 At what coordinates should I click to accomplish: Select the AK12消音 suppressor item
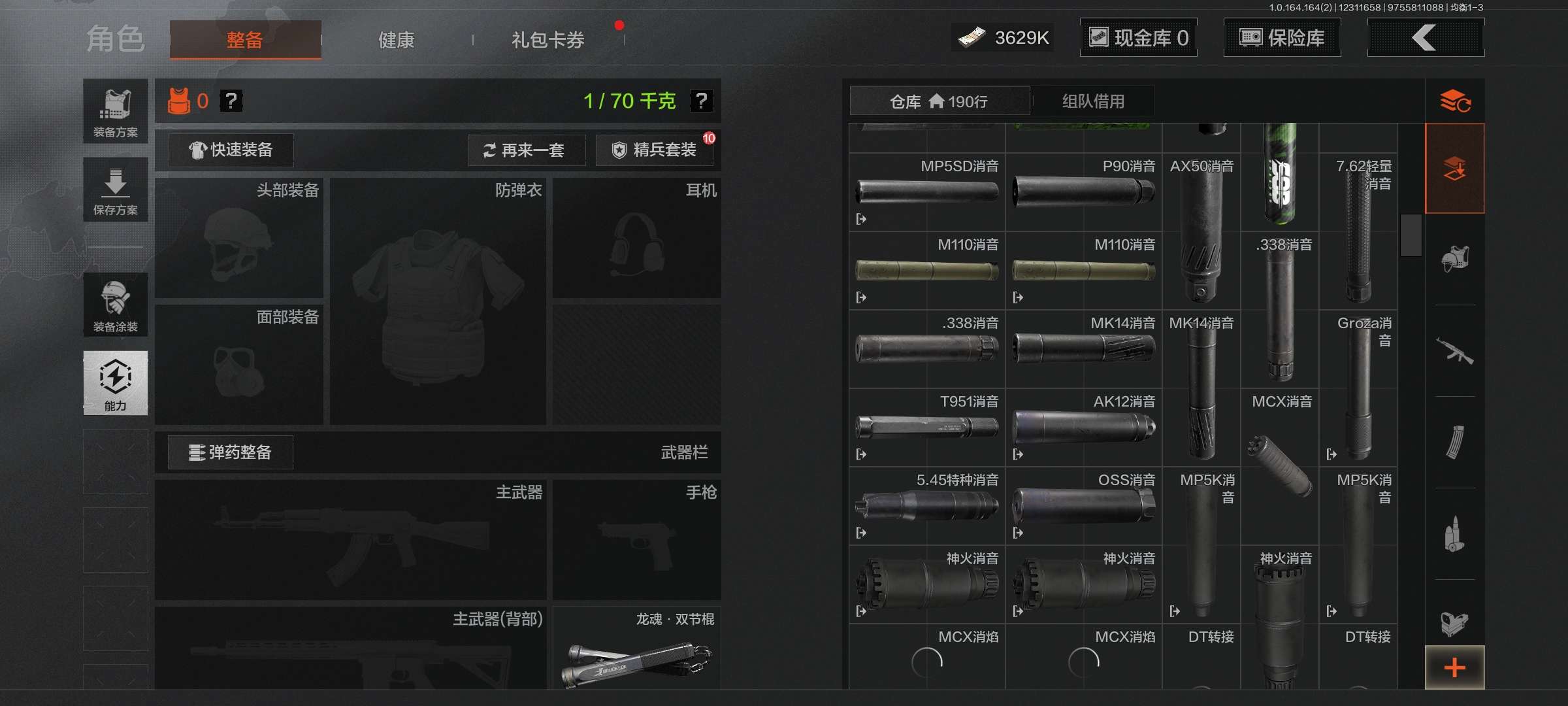point(1083,428)
